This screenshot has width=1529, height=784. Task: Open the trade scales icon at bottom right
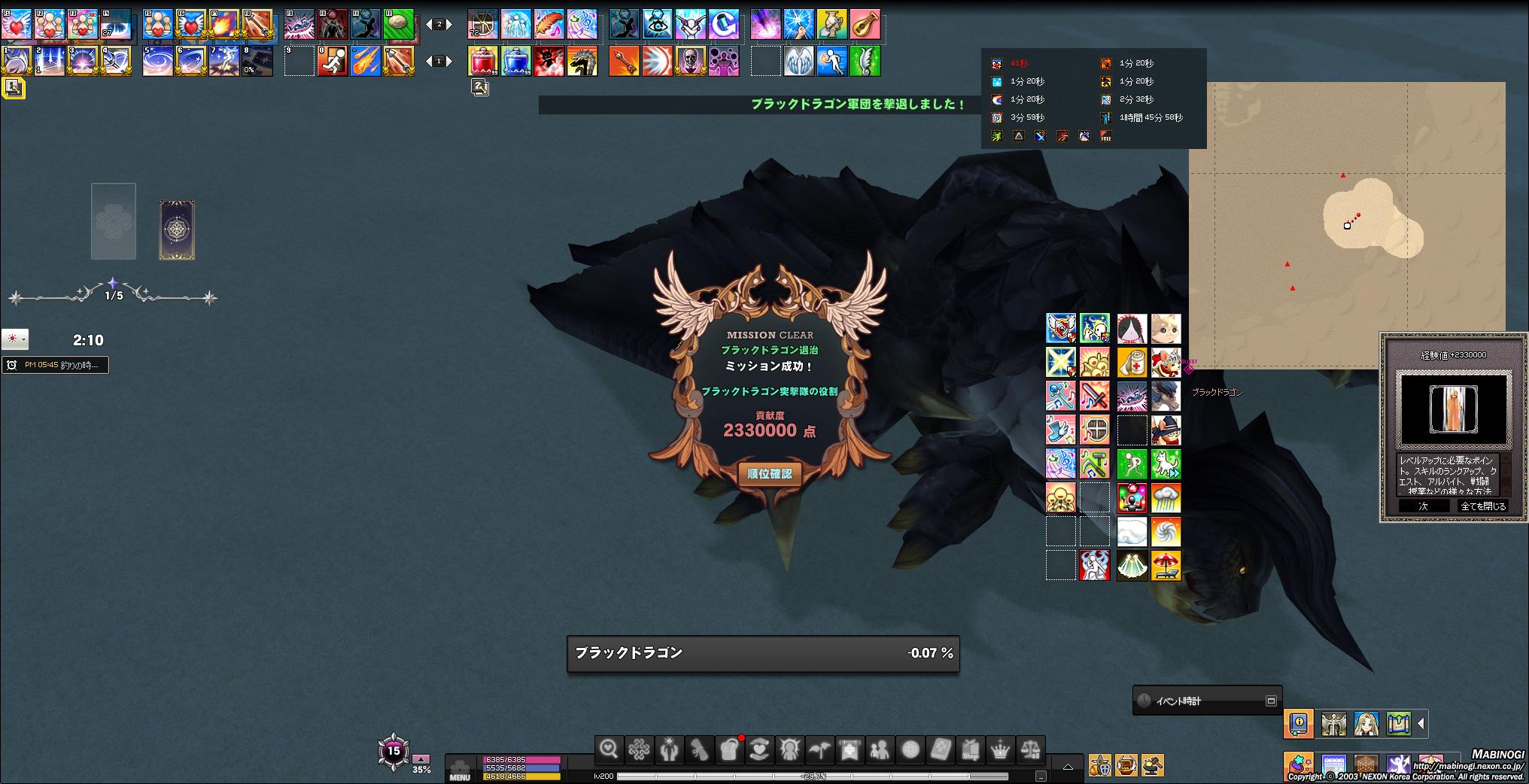click(x=1031, y=749)
